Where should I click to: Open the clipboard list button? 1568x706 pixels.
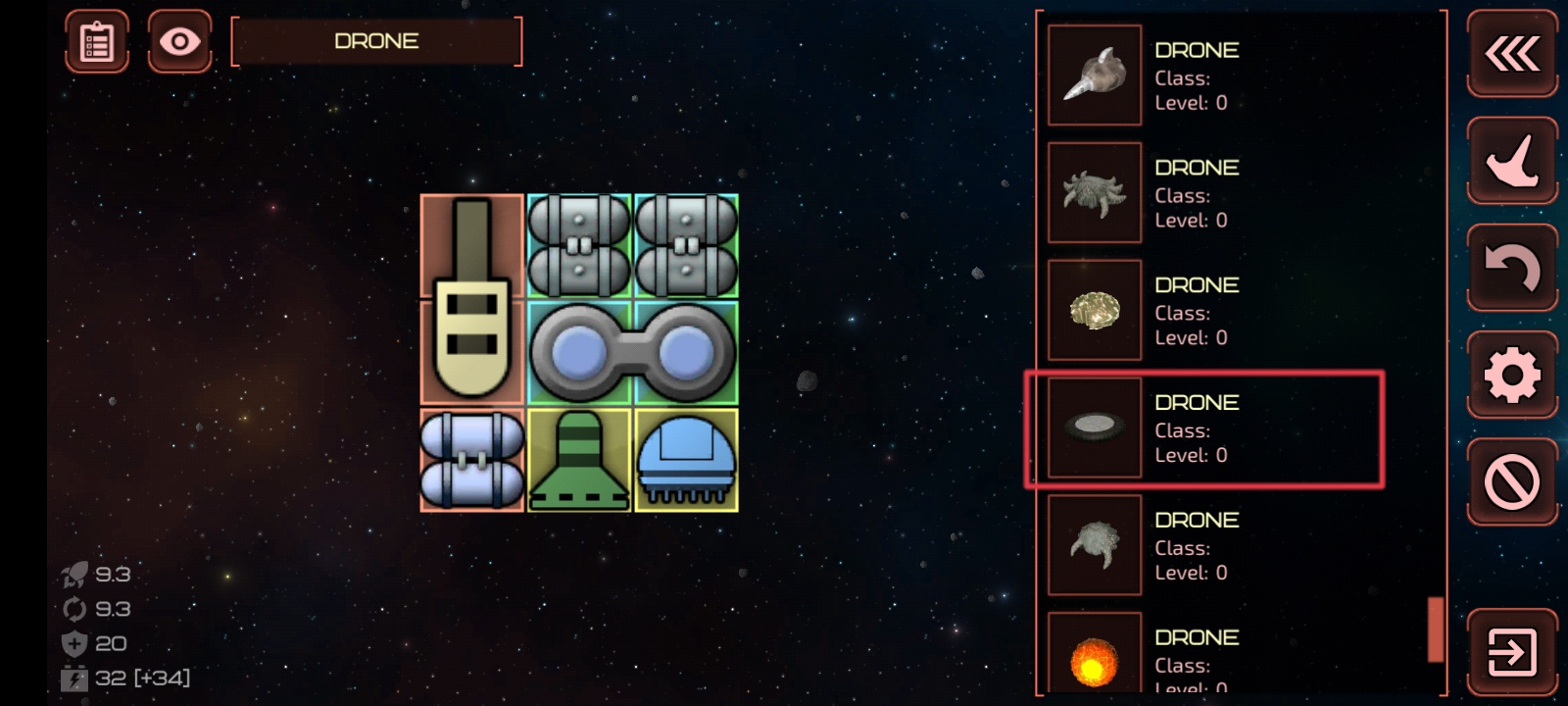point(97,41)
